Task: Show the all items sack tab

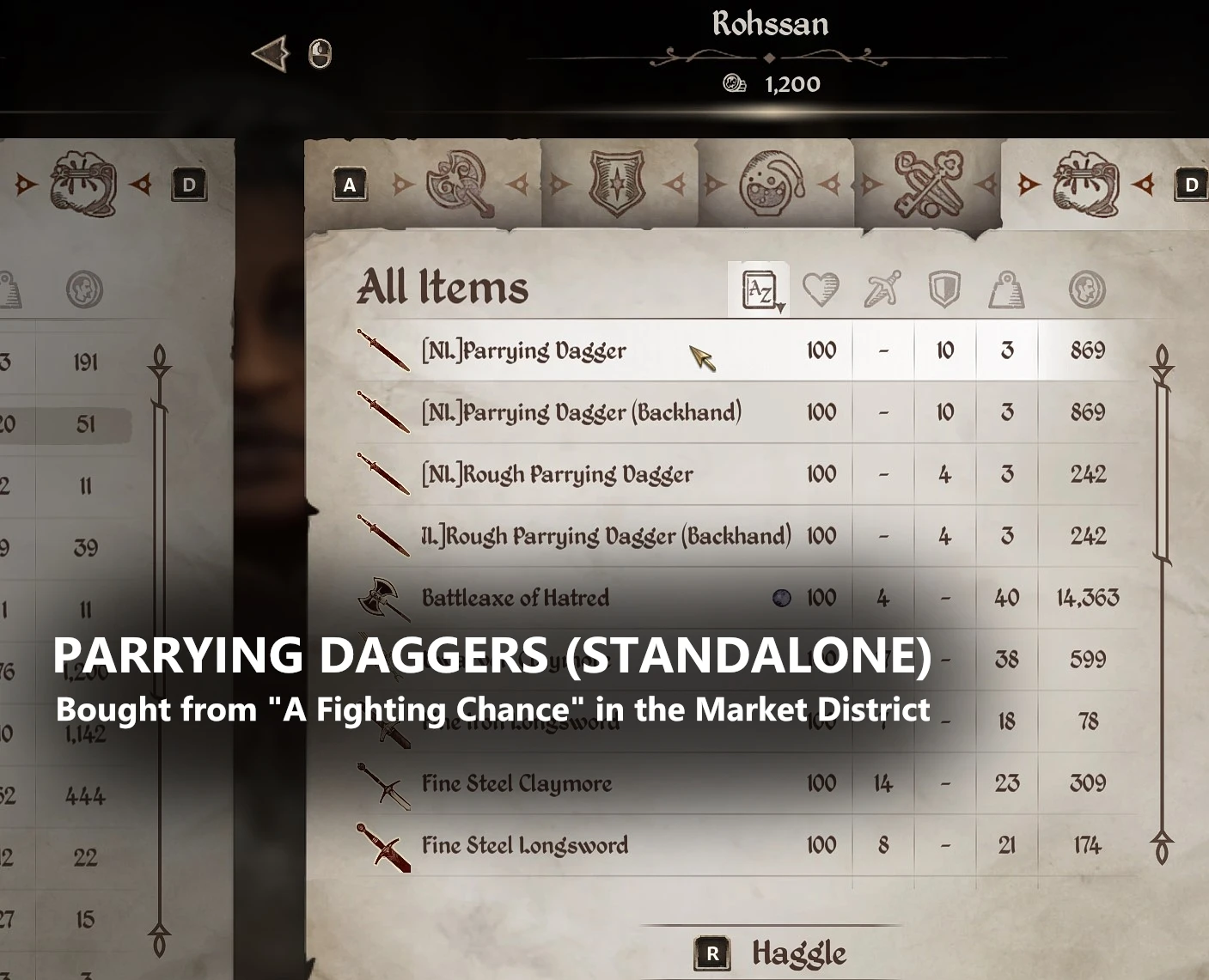Action: click(1086, 184)
